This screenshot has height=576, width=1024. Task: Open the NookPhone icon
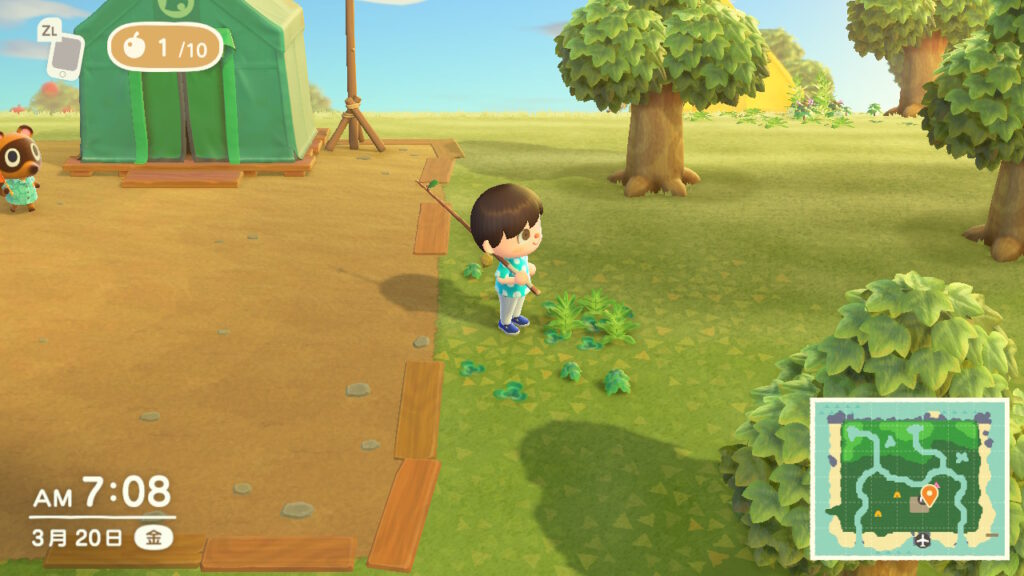point(64,55)
